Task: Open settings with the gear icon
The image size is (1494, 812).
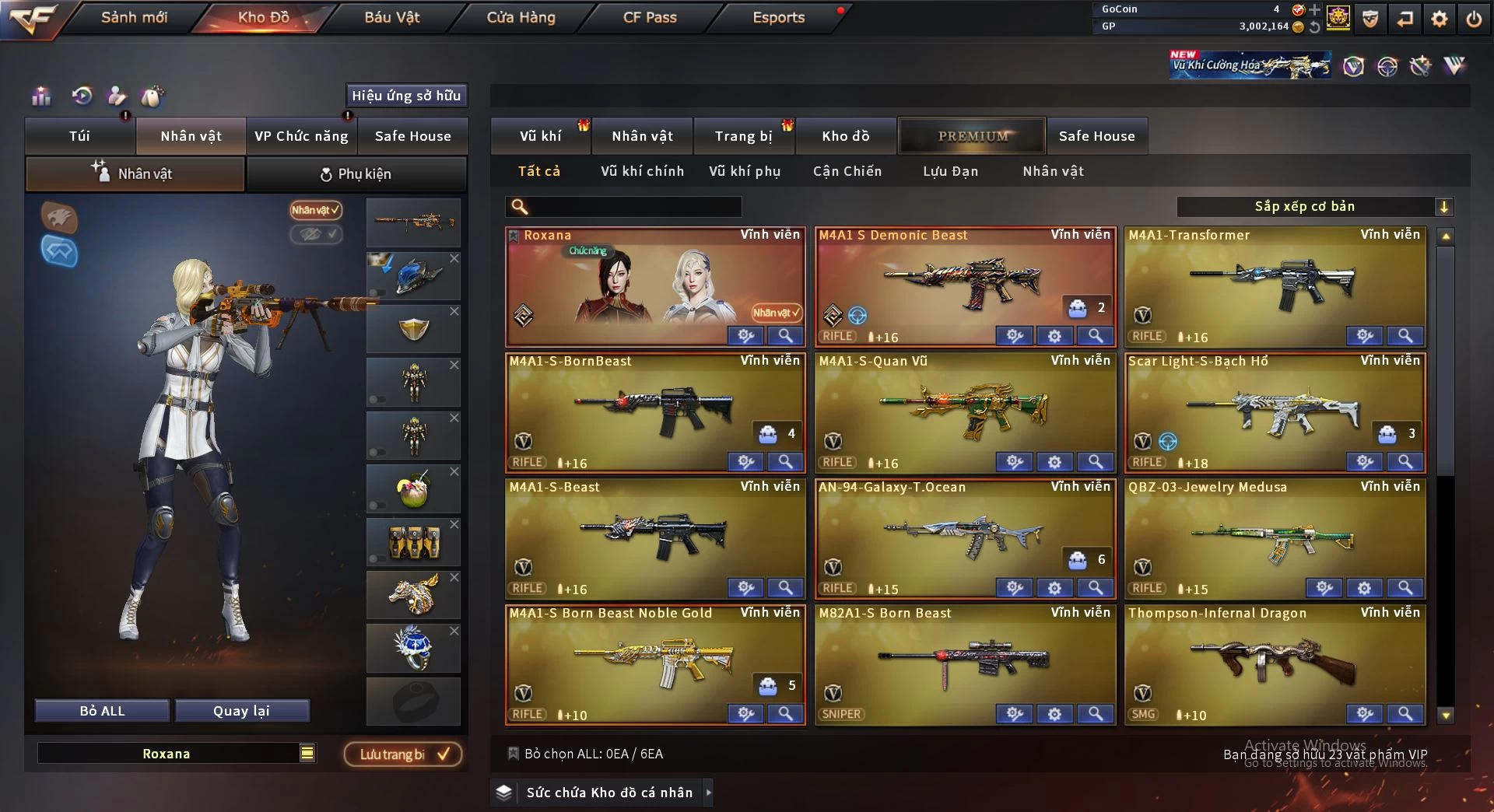Action: coord(1440,19)
